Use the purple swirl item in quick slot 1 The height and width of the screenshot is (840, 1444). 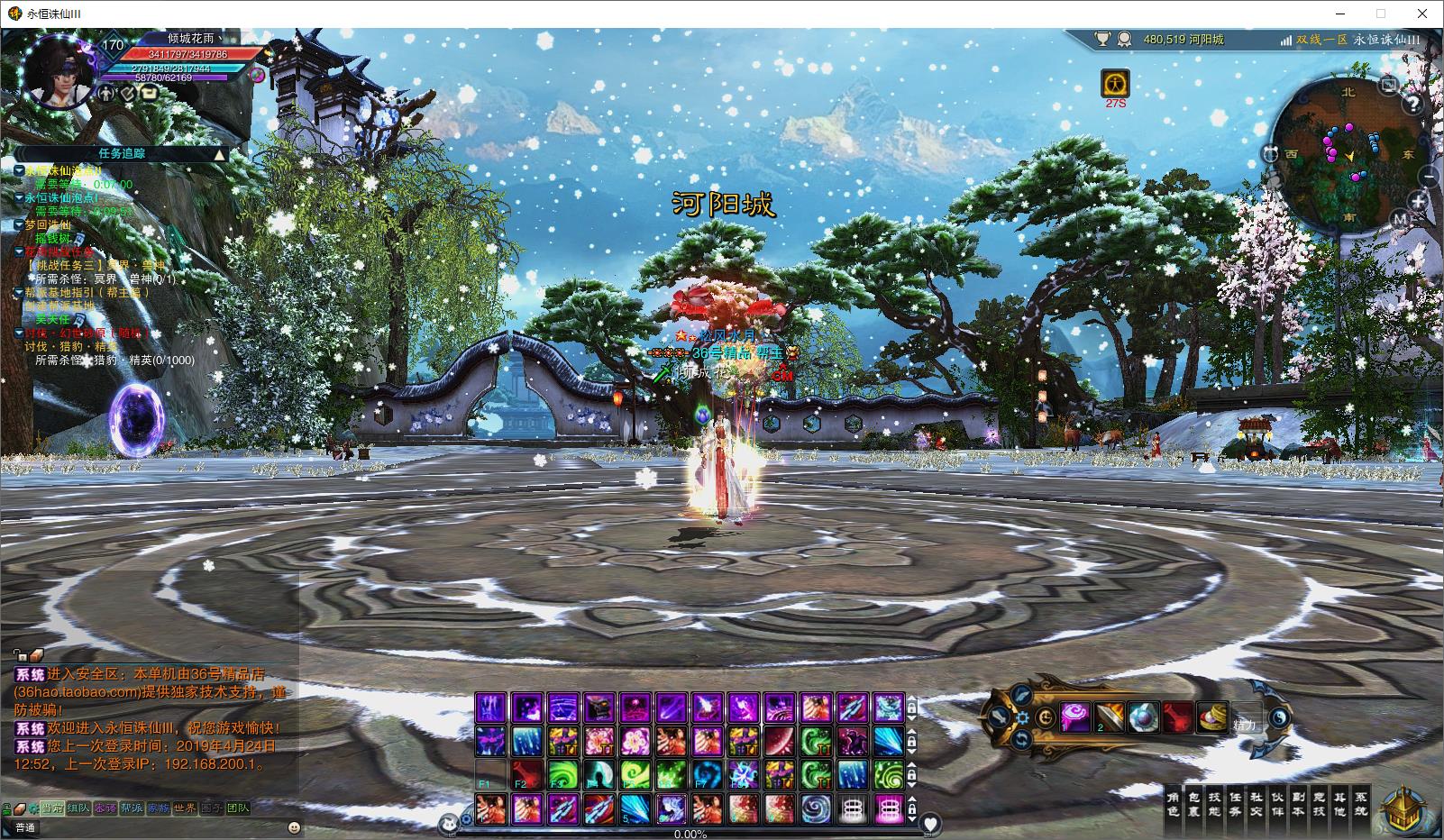[1074, 718]
